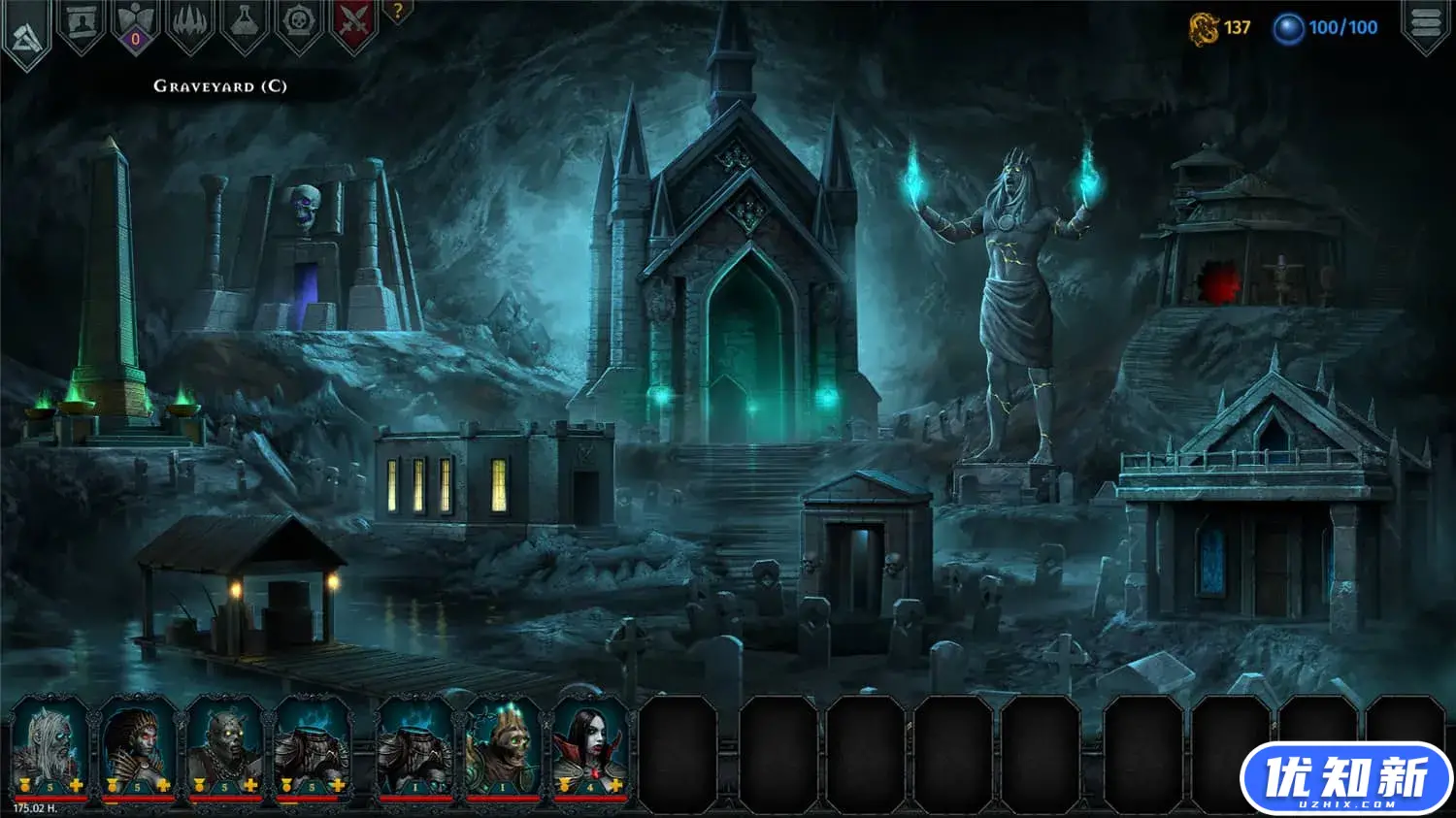The height and width of the screenshot is (818, 1456).
Task: Click the red crossed swords banner
Action: click(353, 23)
